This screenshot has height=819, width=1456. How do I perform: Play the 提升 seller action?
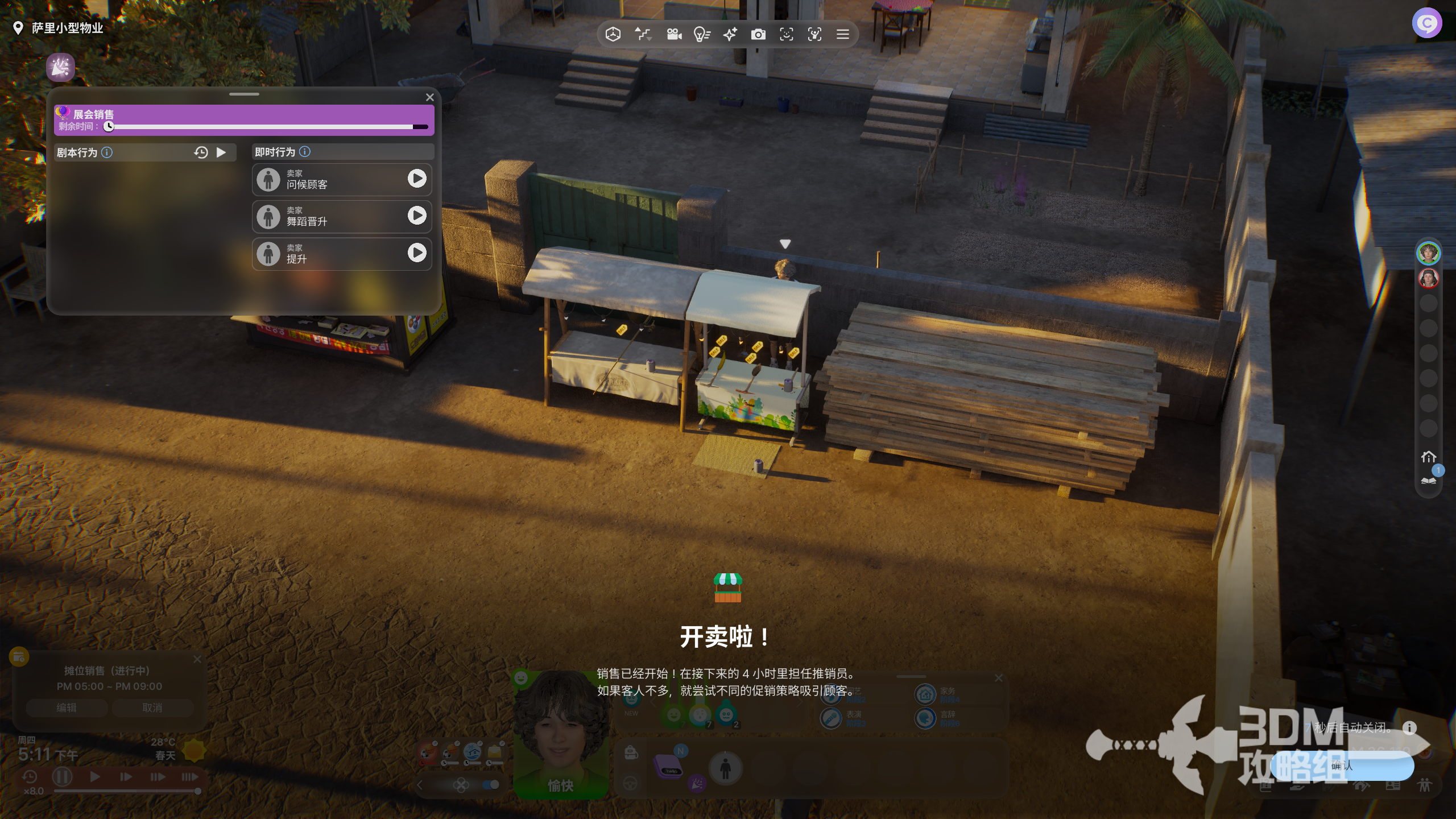(x=417, y=253)
